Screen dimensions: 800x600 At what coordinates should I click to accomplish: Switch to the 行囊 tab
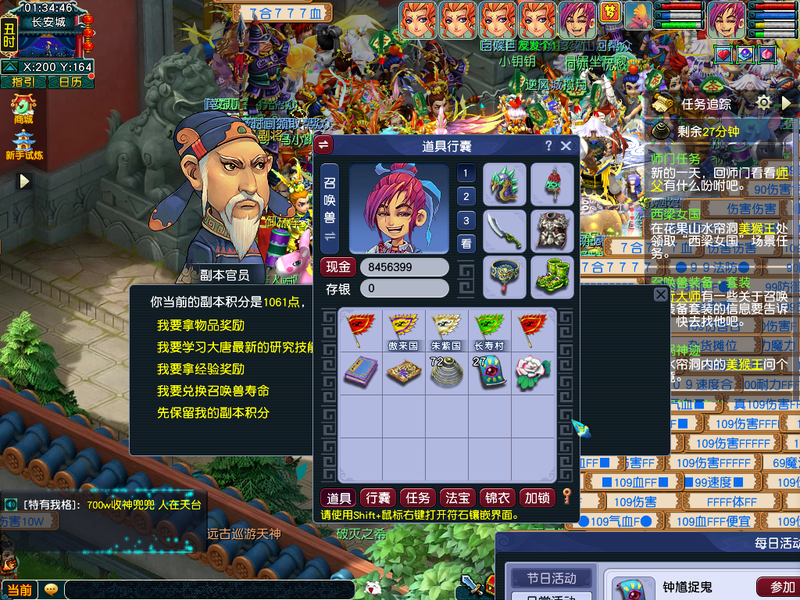(x=377, y=498)
